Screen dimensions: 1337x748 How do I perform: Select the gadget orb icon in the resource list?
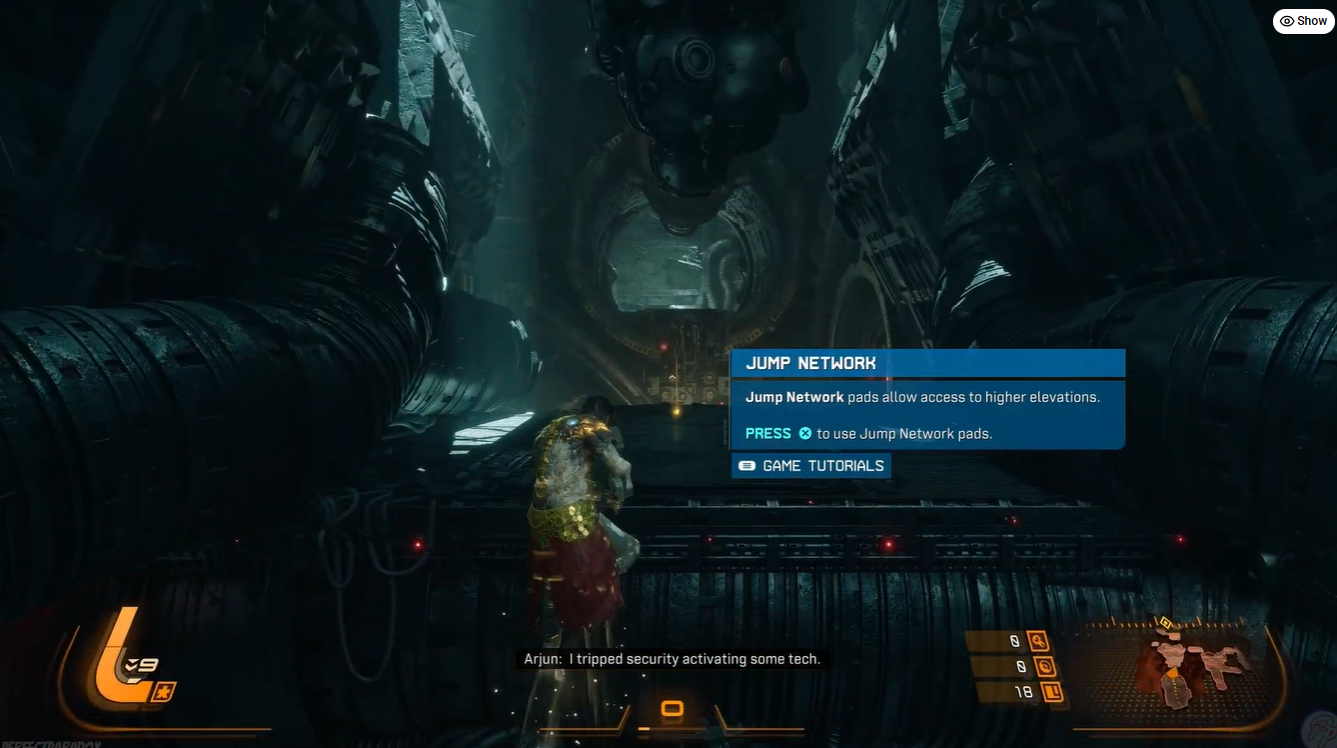click(1045, 665)
